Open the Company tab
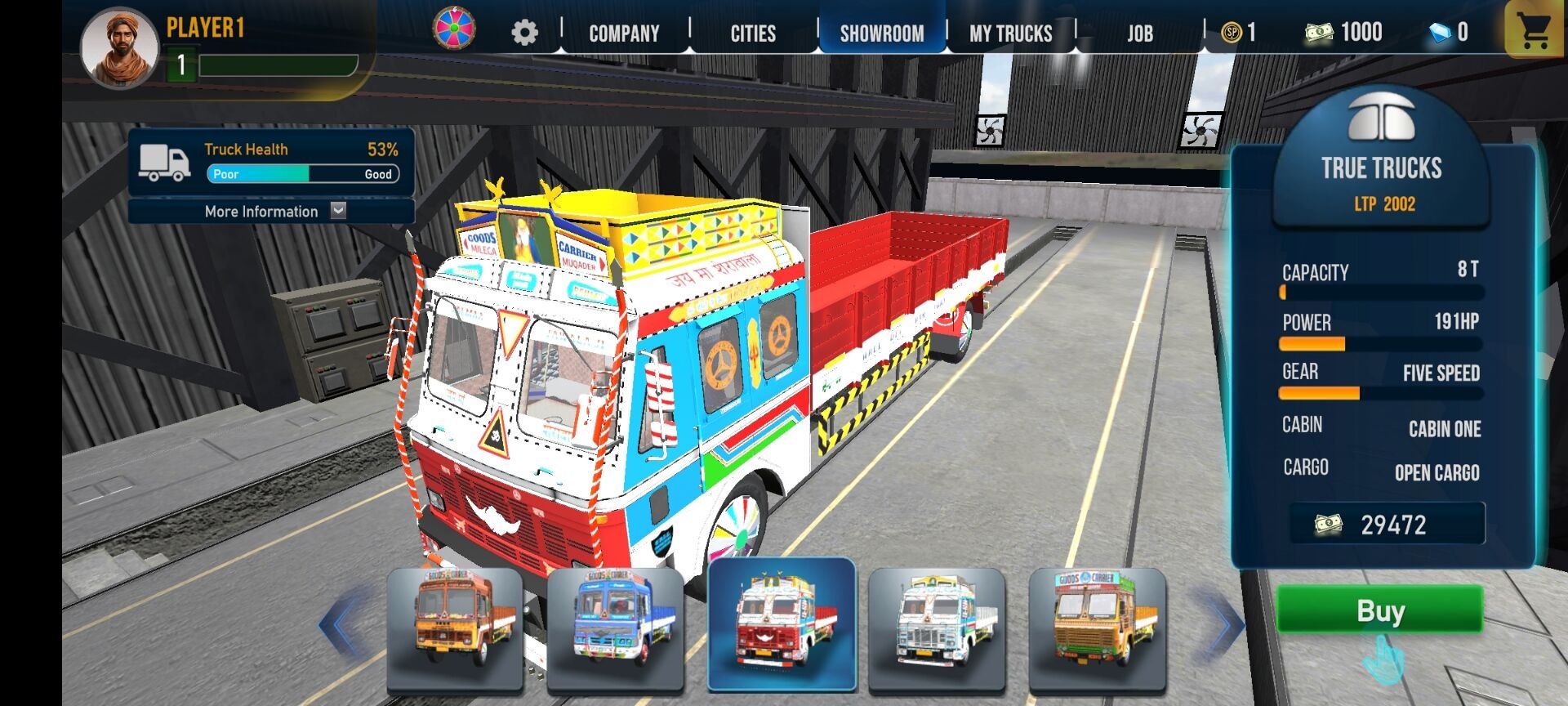The height and width of the screenshot is (706, 1568). (x=624, y=34)
